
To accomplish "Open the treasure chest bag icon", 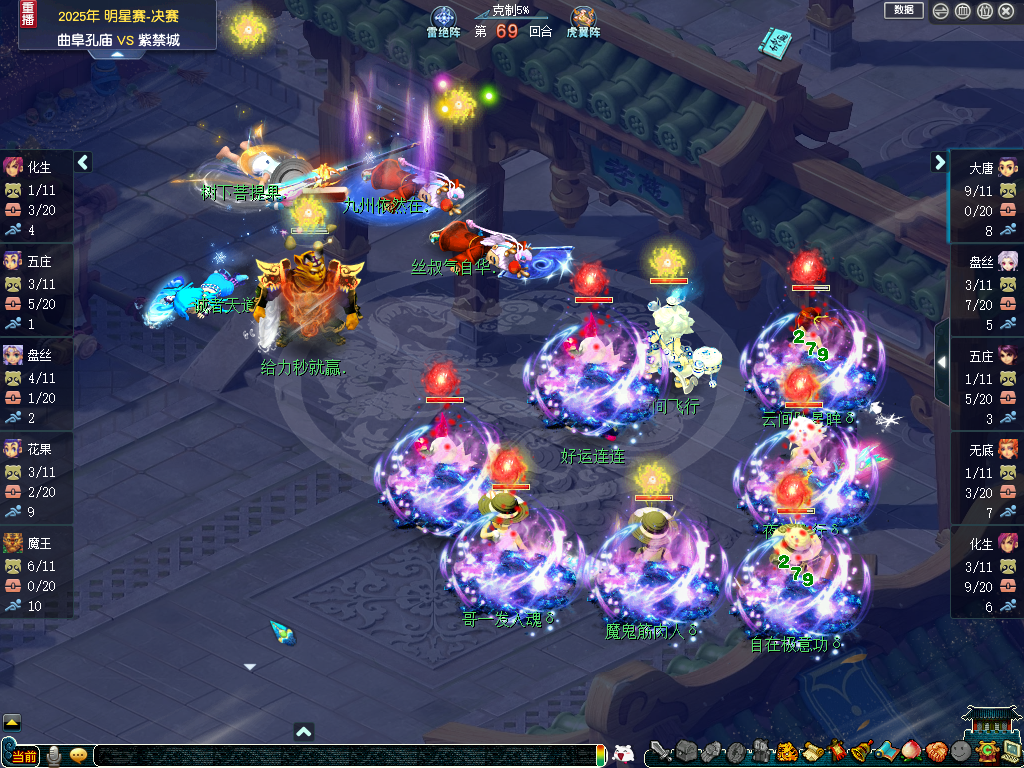I will point(685,750).
